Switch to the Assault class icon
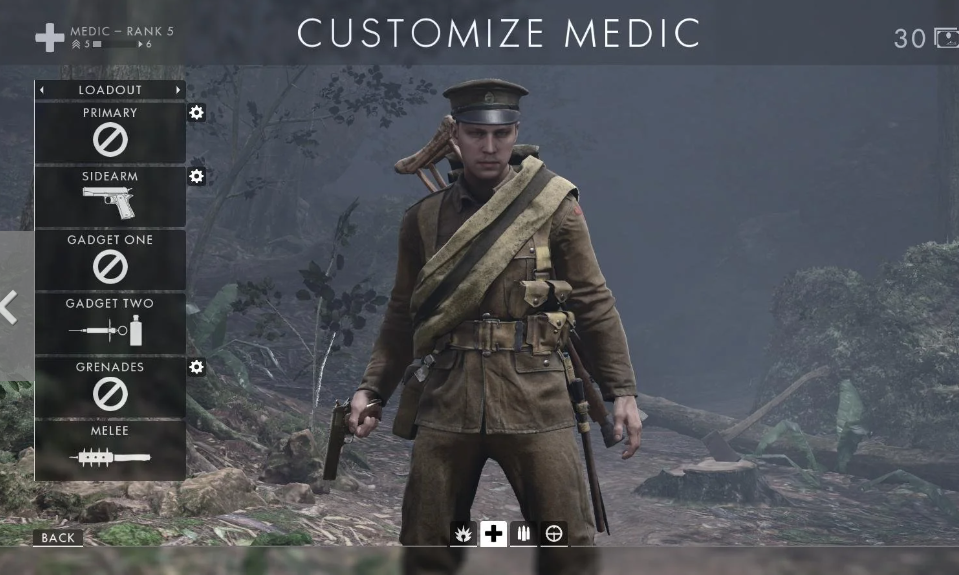 463,534
